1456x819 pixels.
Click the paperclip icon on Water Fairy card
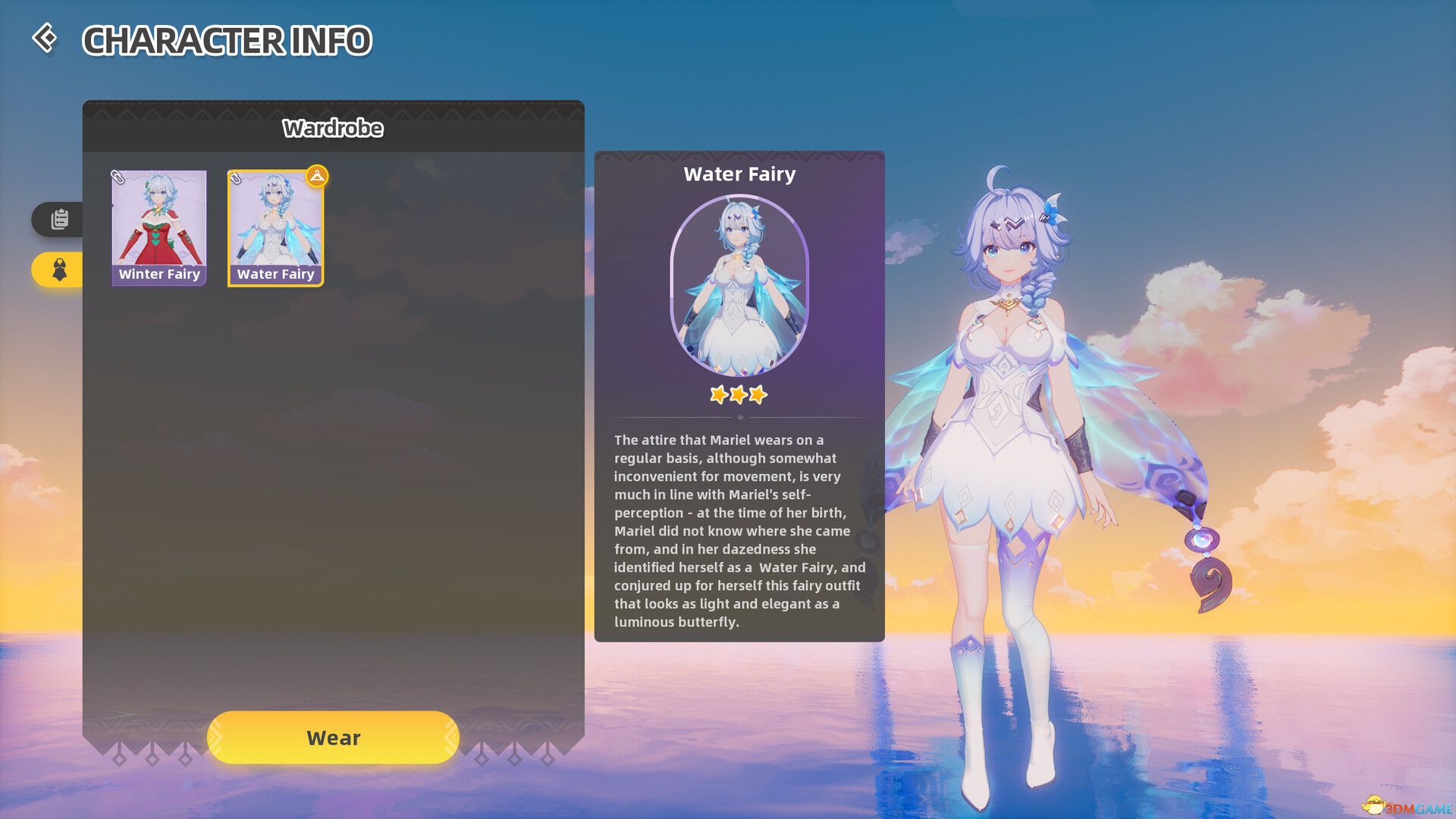click(x=236, y=180)
